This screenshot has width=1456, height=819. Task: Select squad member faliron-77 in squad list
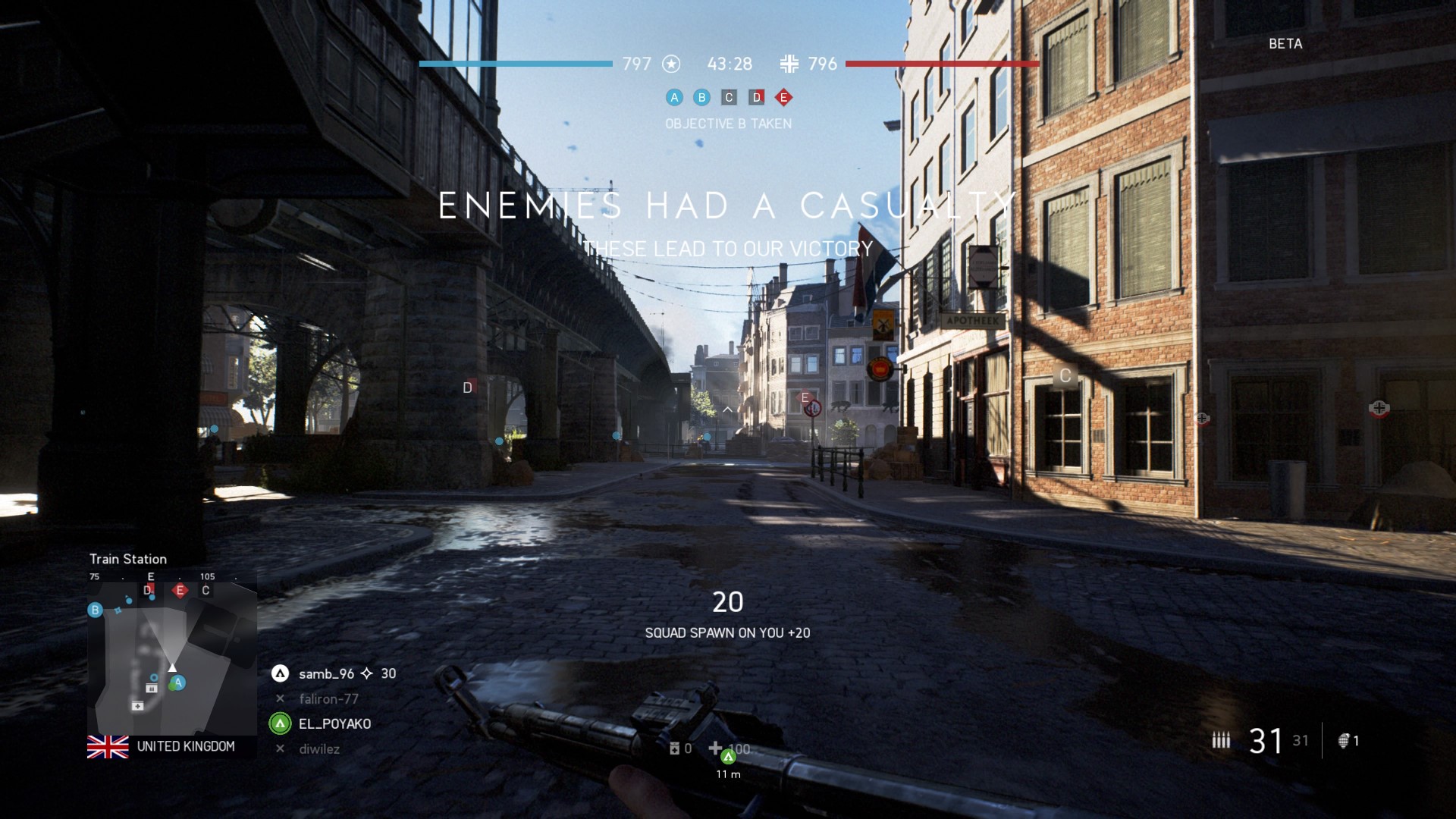tap(328, 698)
